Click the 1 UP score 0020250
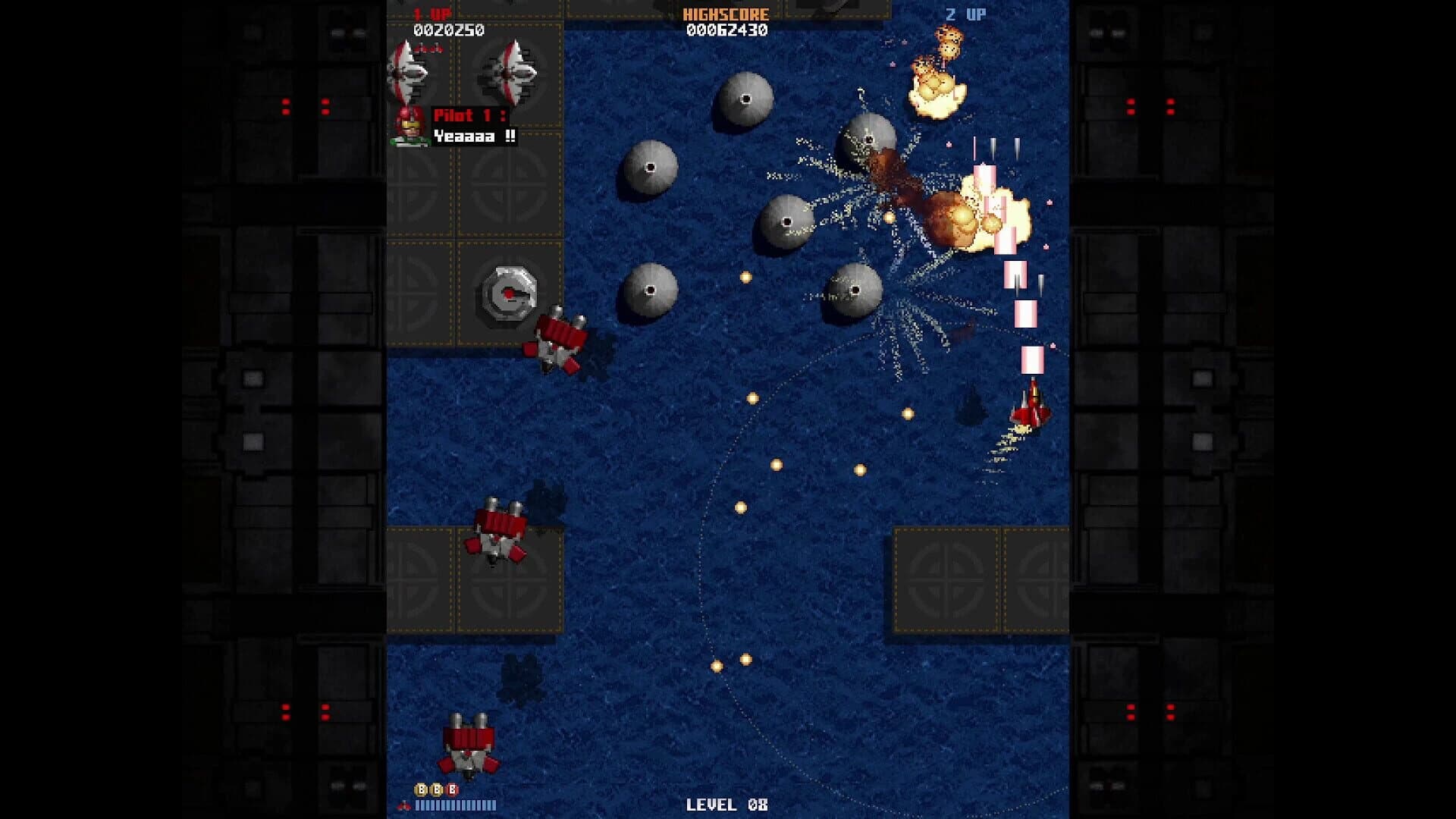Screen dimensions: 1456x819 [x=449, y=30]
